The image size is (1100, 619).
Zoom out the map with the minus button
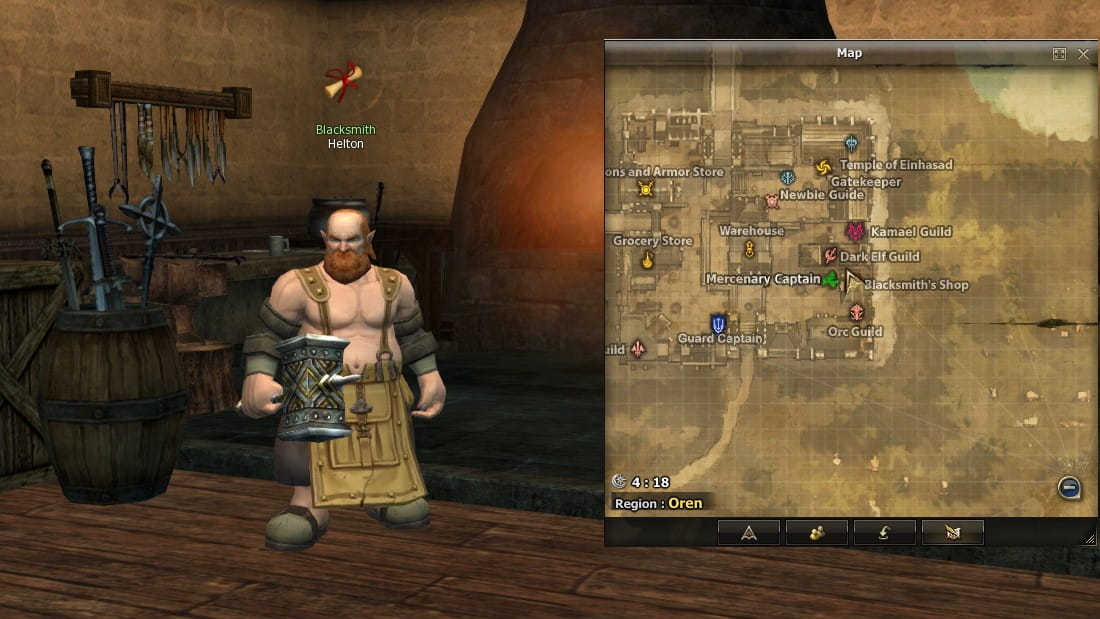tap(1069, 488)
